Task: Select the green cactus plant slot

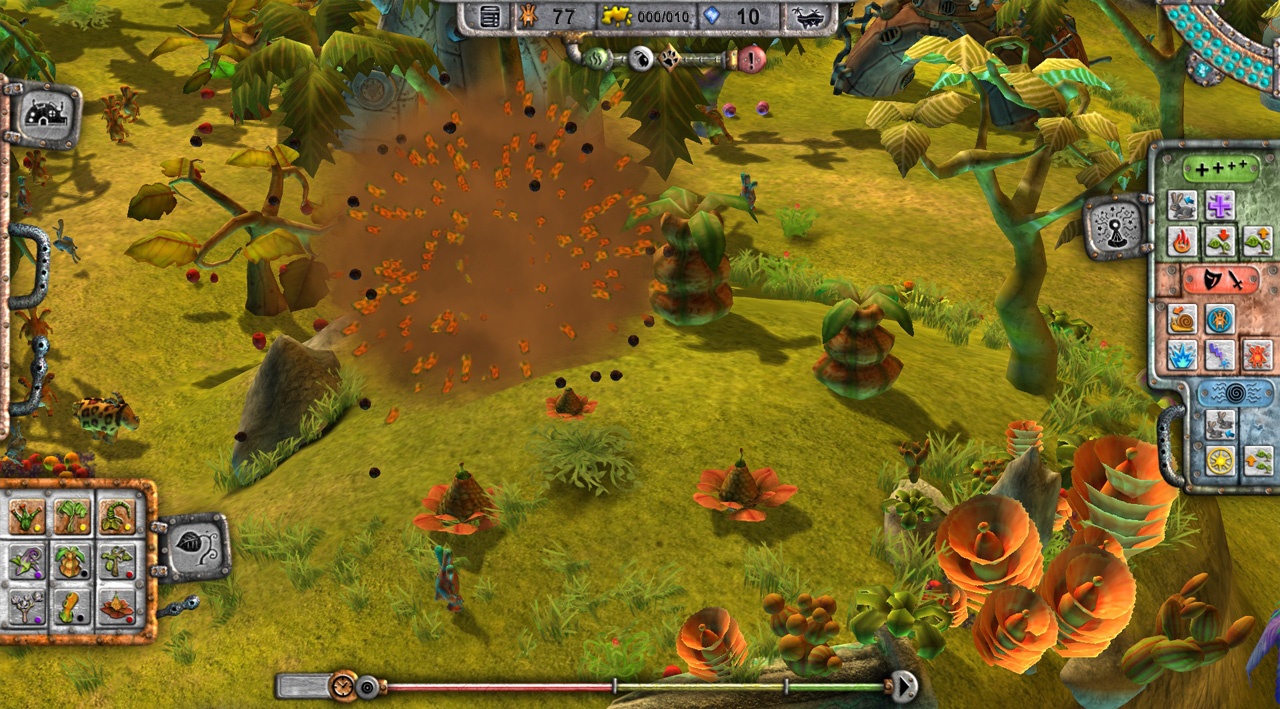Action: pyautogui.click(x=26, y=517)
